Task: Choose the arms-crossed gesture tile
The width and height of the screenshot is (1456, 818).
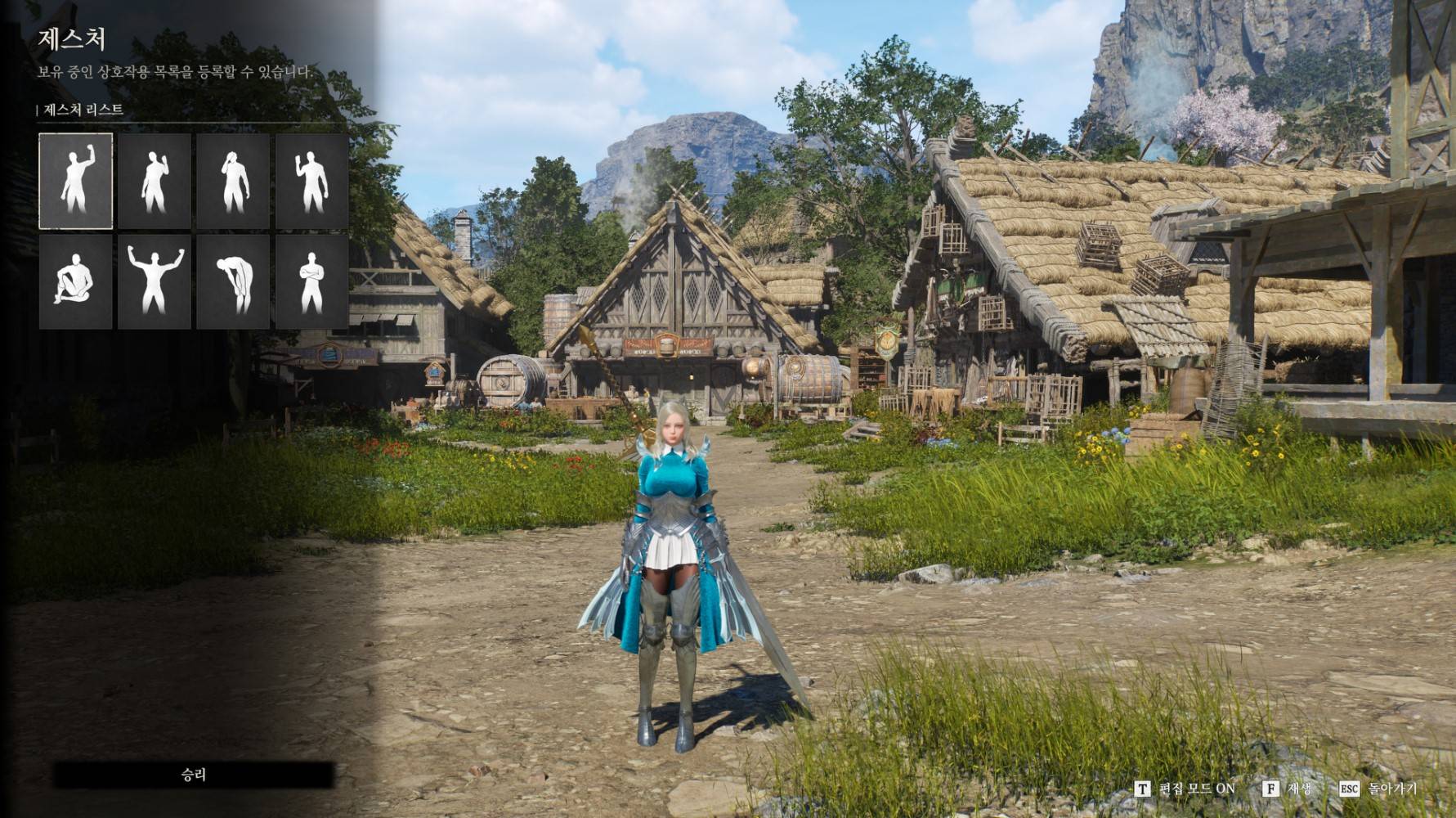Action: pos(311,281)
